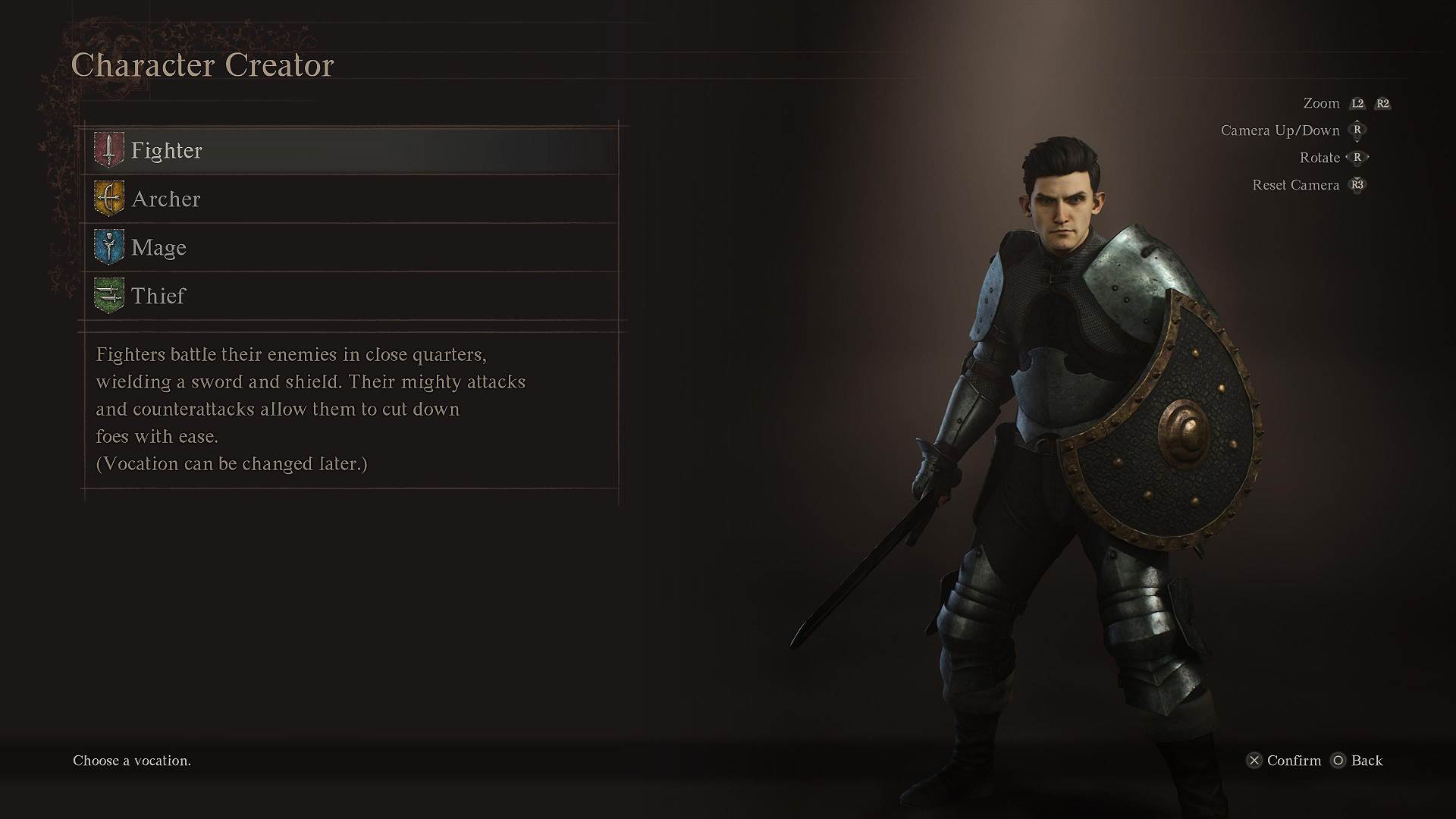The height and width of the screenshot is (819, 1456).
Task: Select the Thief daggers icon
Action: pos(108,296)
